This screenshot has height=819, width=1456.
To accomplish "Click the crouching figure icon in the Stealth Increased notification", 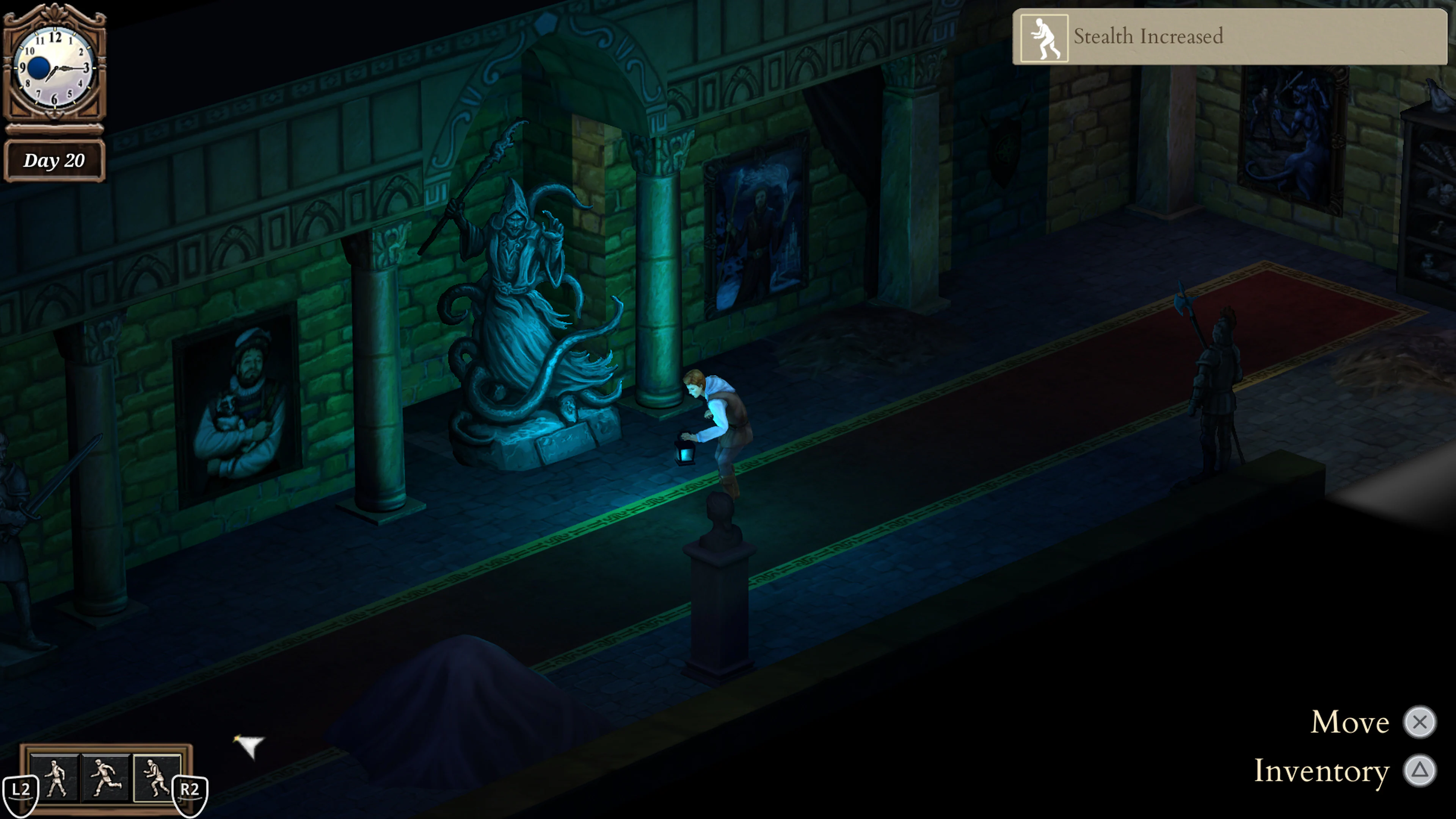I will pyautogui.click(x=1045, y=36).
